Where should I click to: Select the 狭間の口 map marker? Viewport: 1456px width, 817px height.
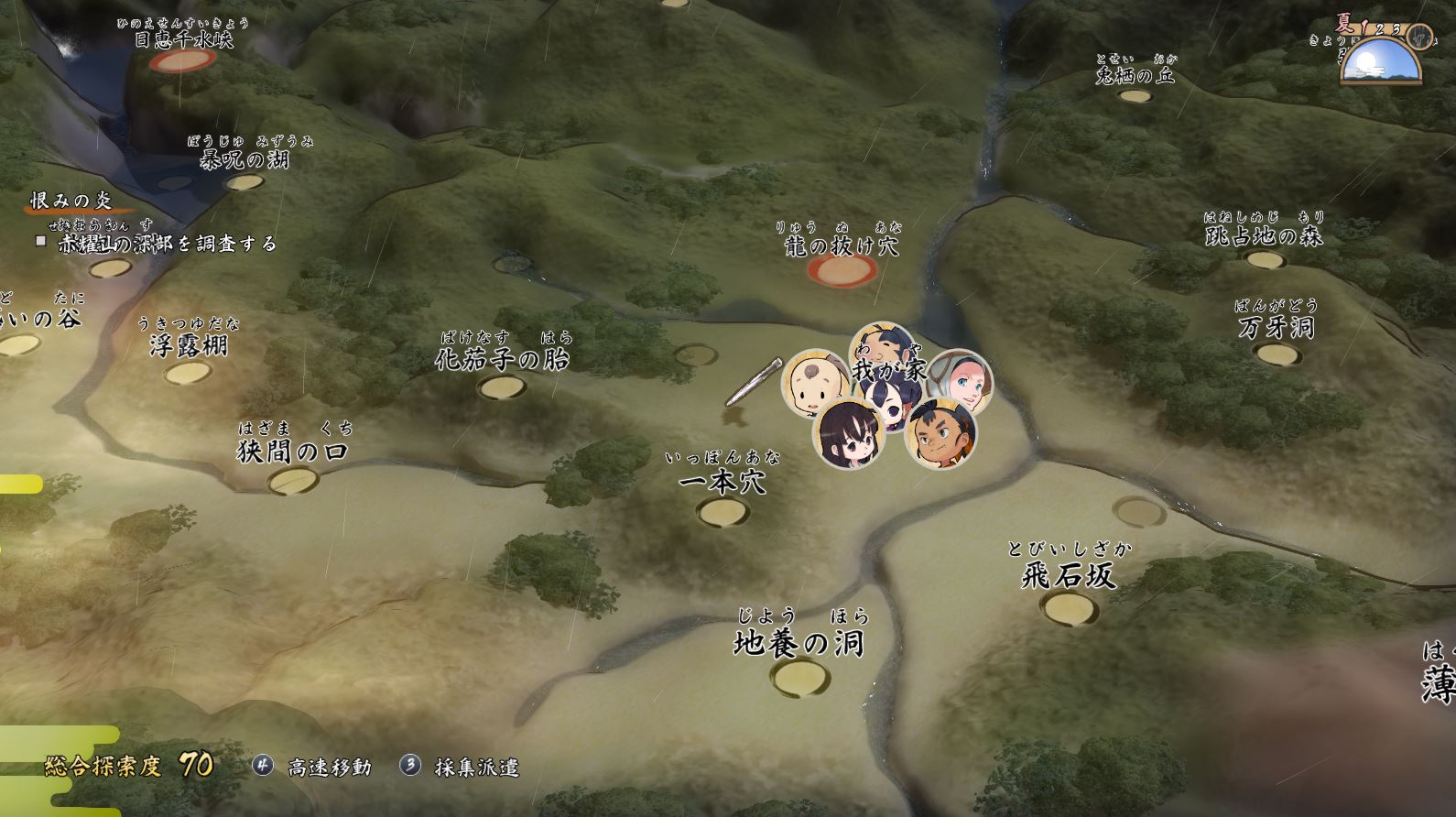point(293,480)
